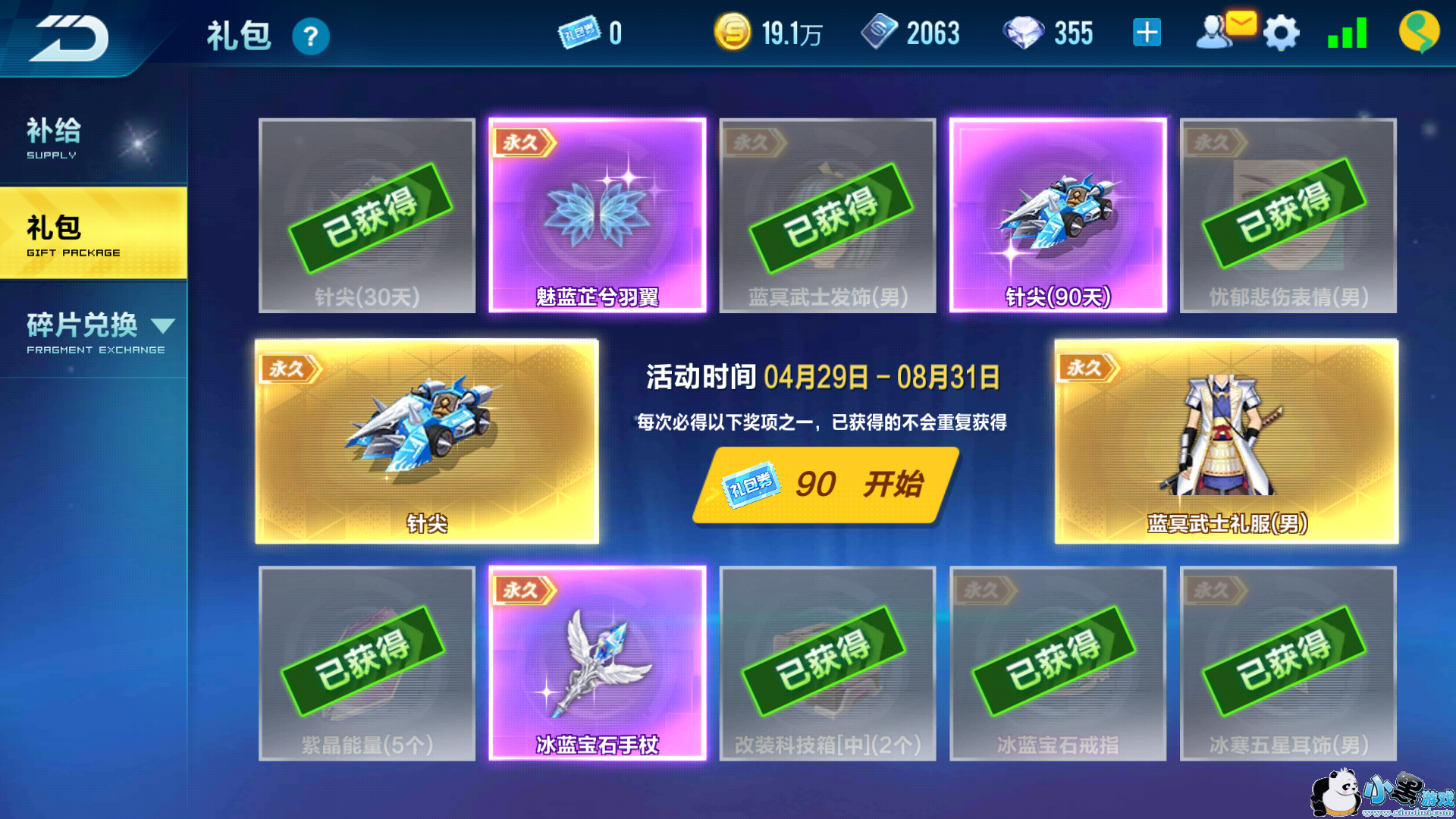This screenshot has width=1456, height=819.
Task: Open the help icon next to 礼包 title
Action: coord(310,36)
